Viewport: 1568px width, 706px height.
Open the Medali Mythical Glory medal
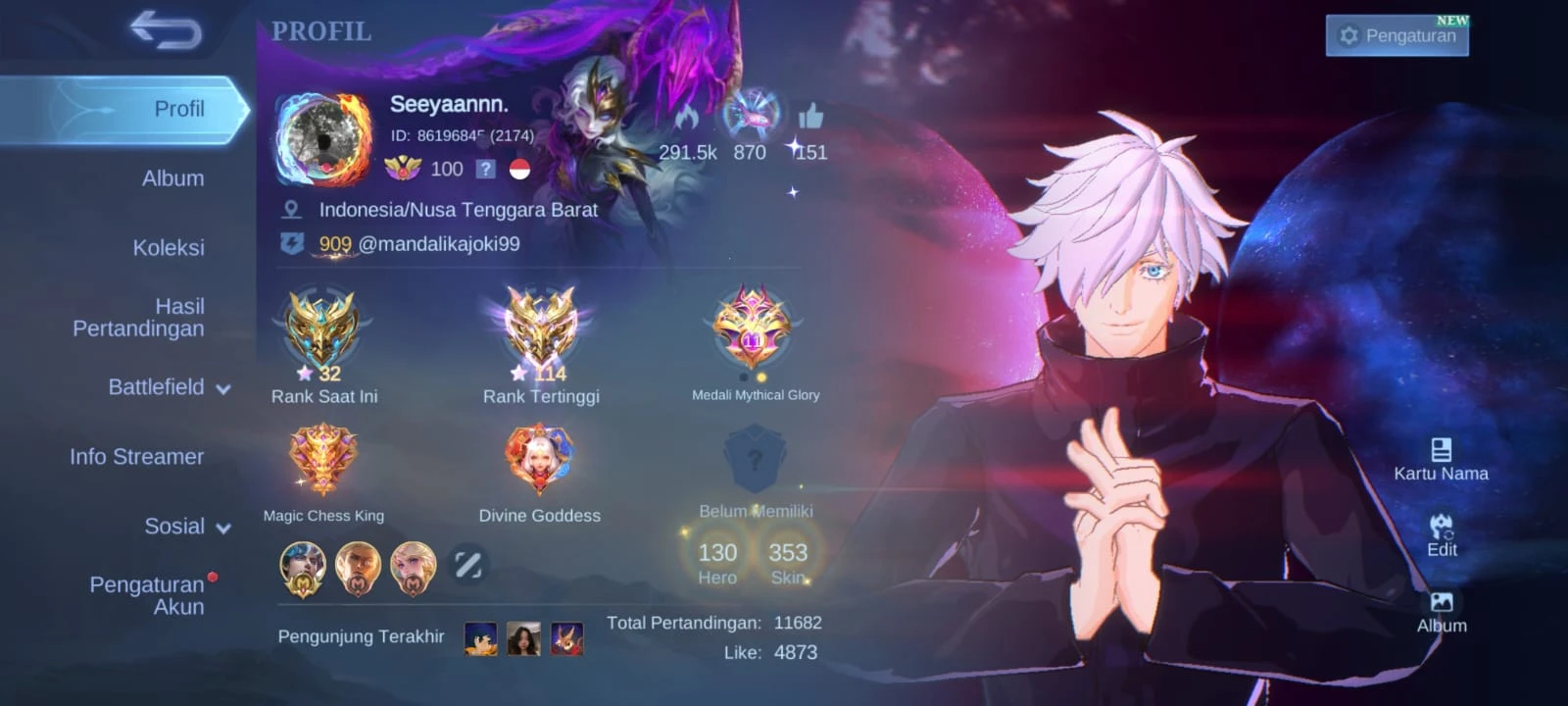(x=753, y=329)
